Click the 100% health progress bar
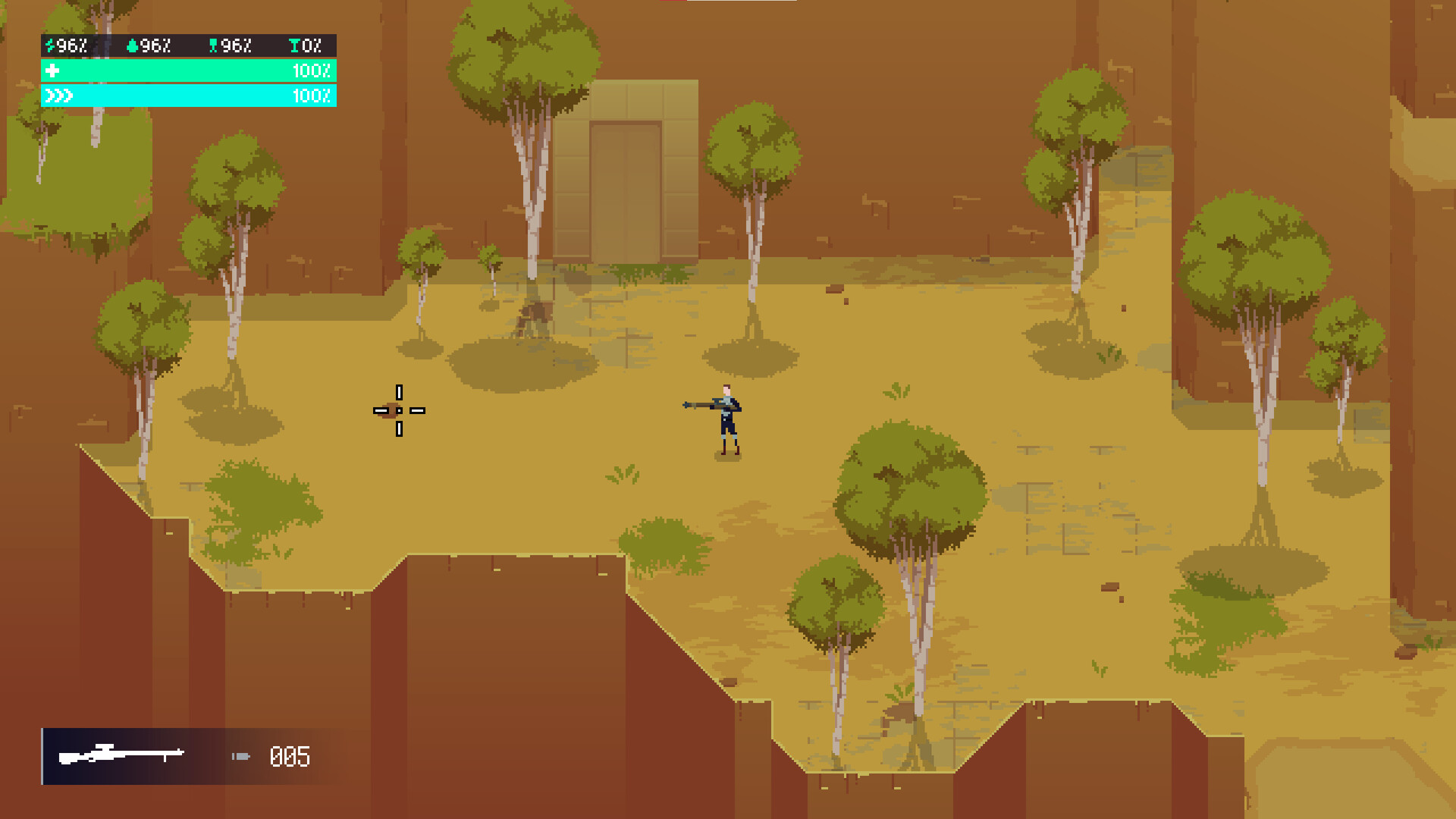 (x=190, y=71)
